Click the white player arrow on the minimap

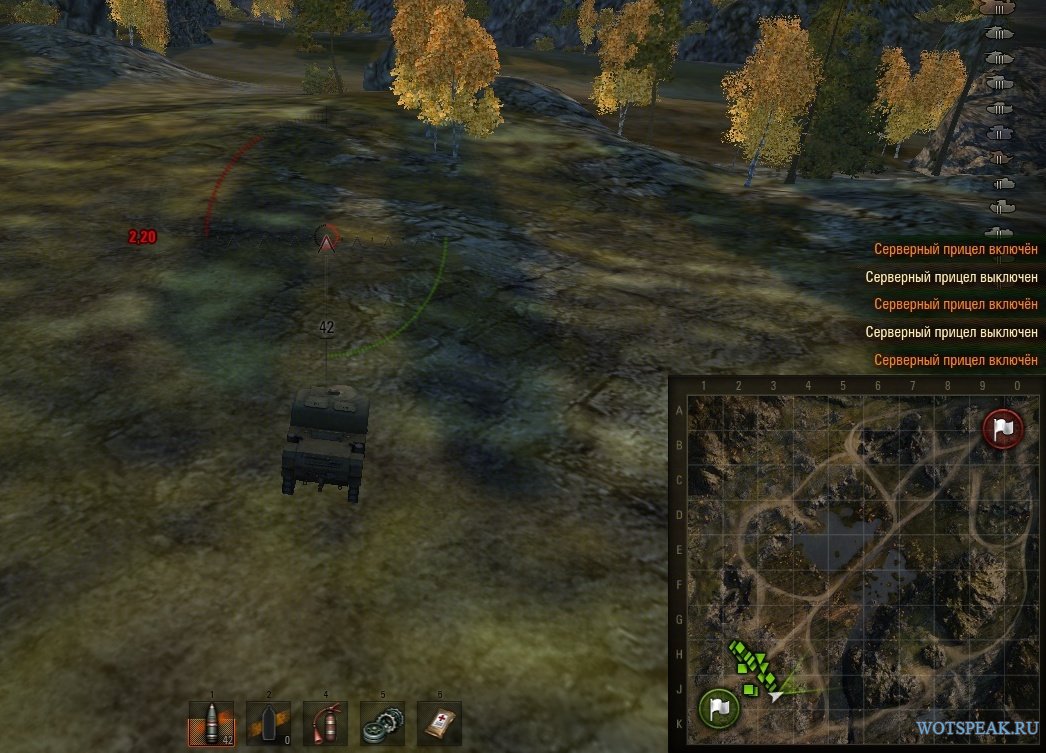pyautogui.click(x=775, y=694)
